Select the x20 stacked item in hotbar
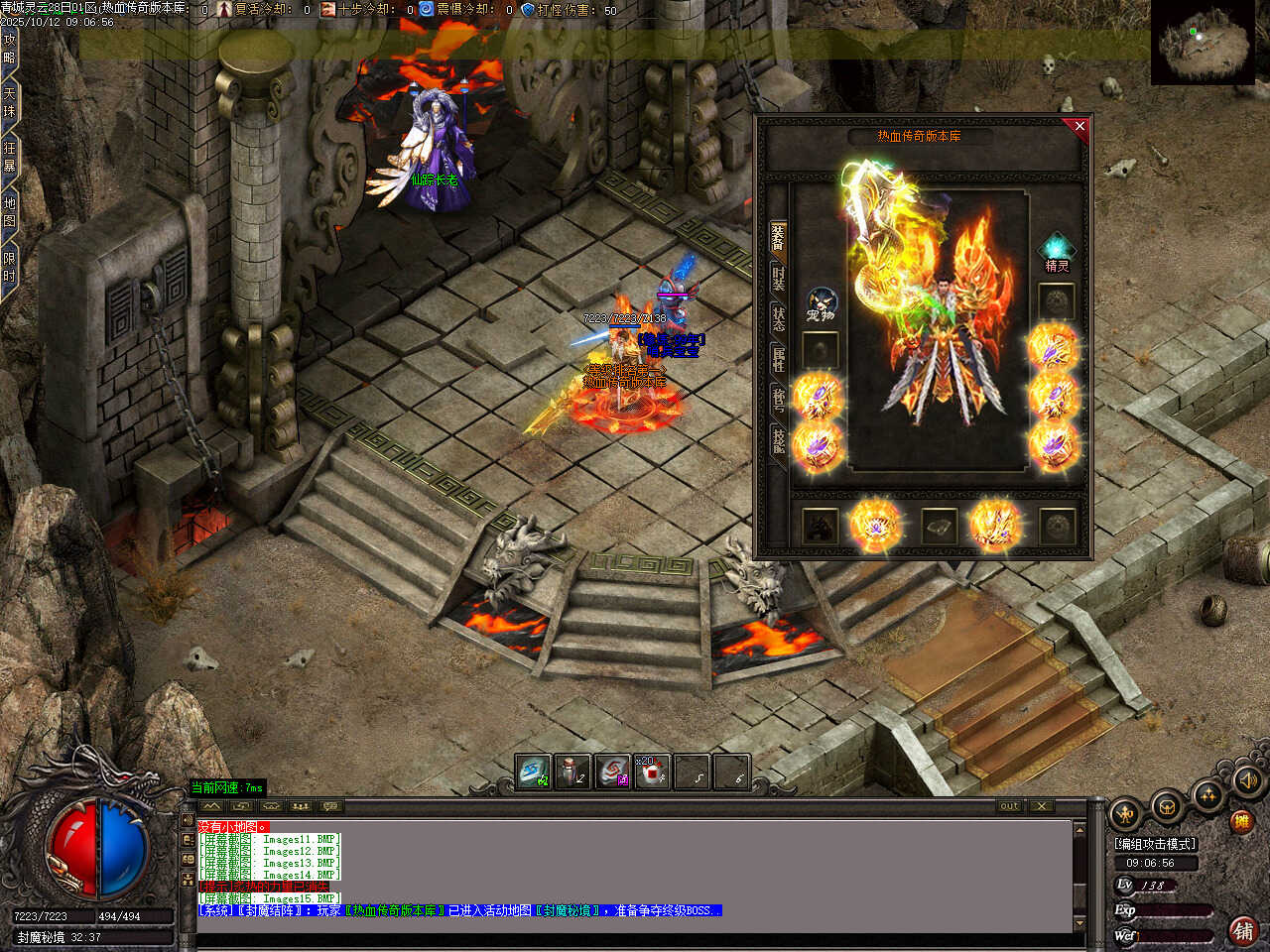 (652, 773)
